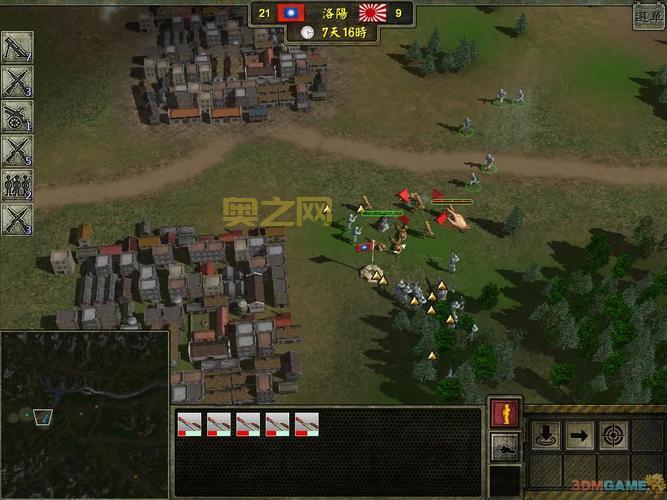Activate the red infantry soldier filter button
Image resolution: width=667 pixels, height=500 pixels.
[503, 413]
